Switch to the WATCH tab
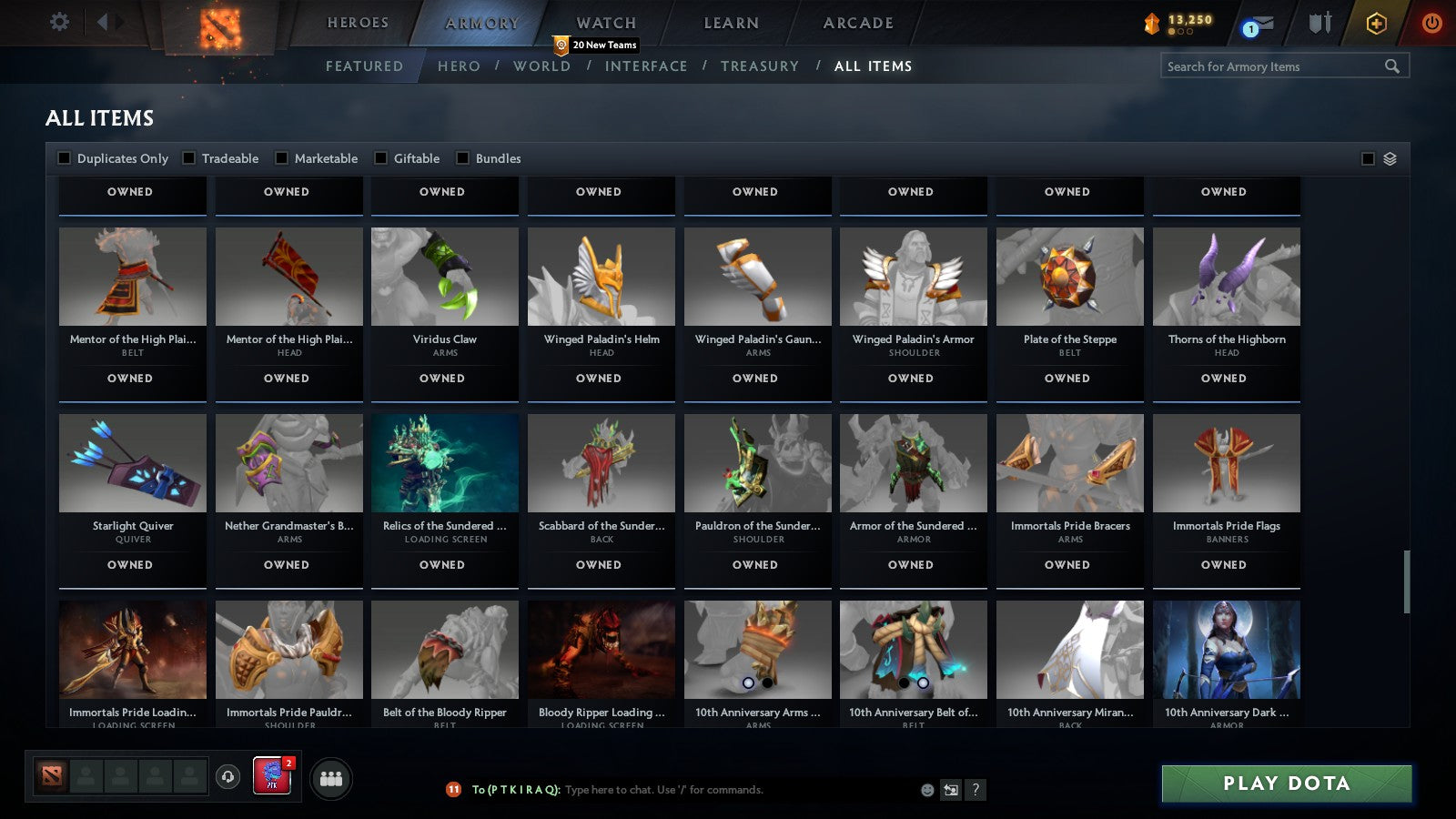Screen dimensions: 1456x819 pos(604,22)
